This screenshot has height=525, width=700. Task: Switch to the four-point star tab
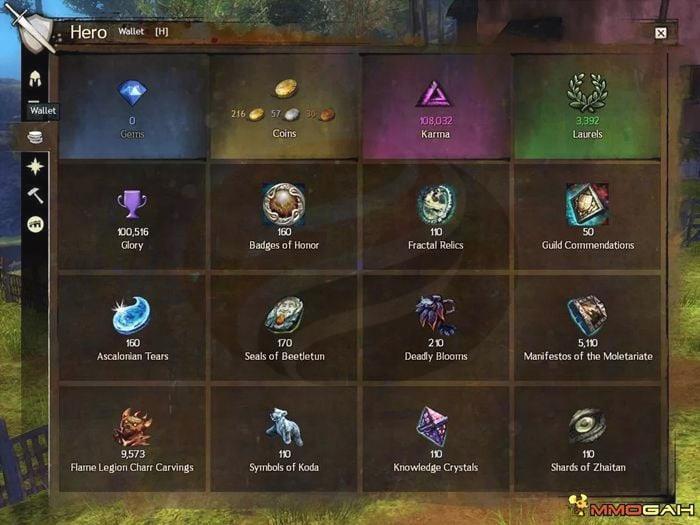[35, 166]
